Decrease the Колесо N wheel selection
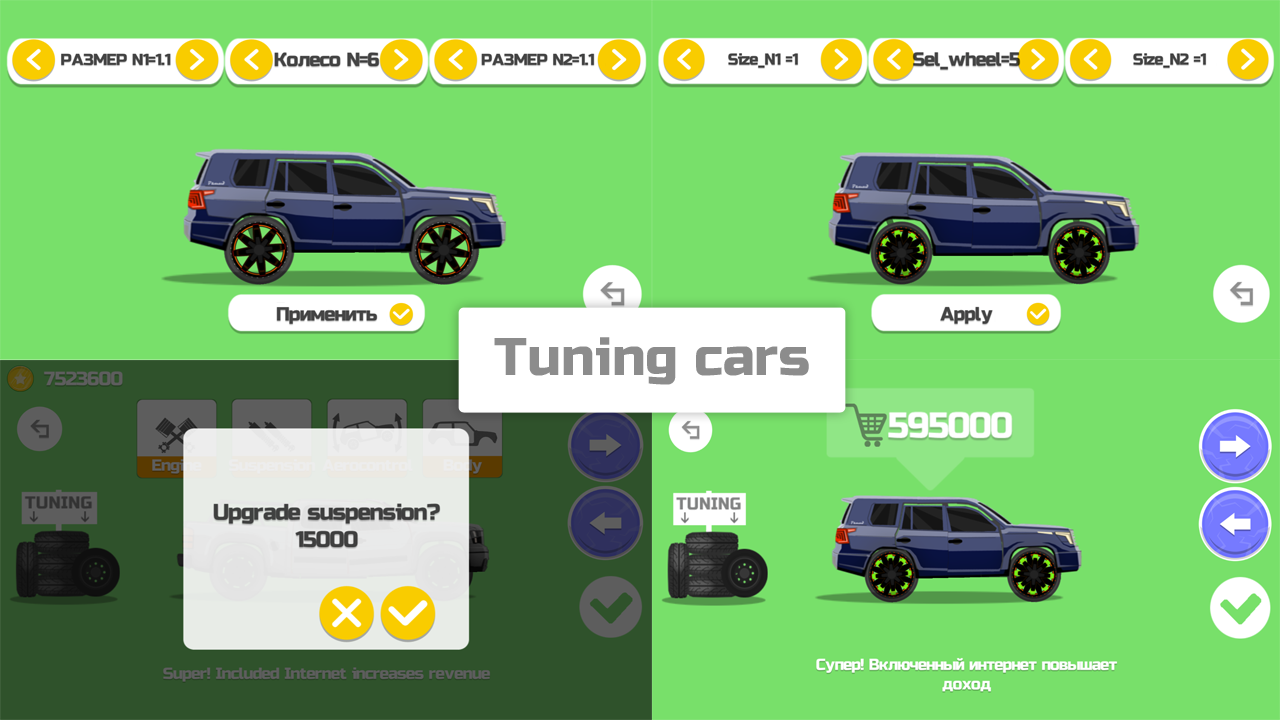Viewport: 1280px width, 720px height. coord(251,60)
